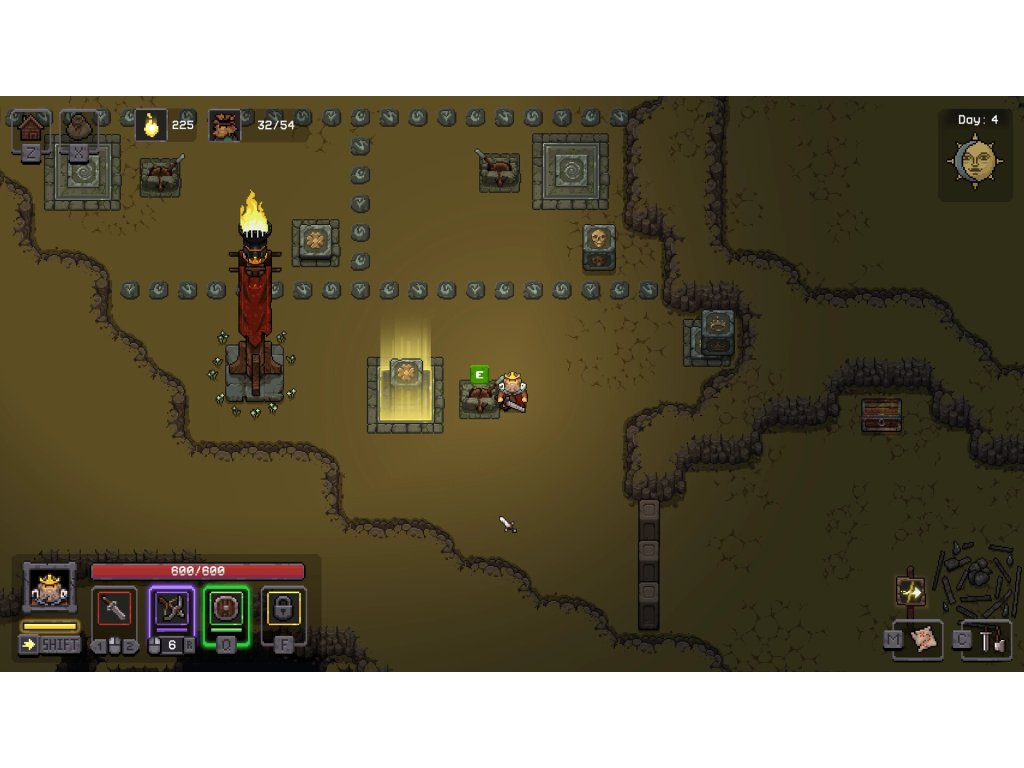Select the sword weapon slot
Image resolution: width=1024 pixels, height=768 pixels.
[x=114, y=609]
